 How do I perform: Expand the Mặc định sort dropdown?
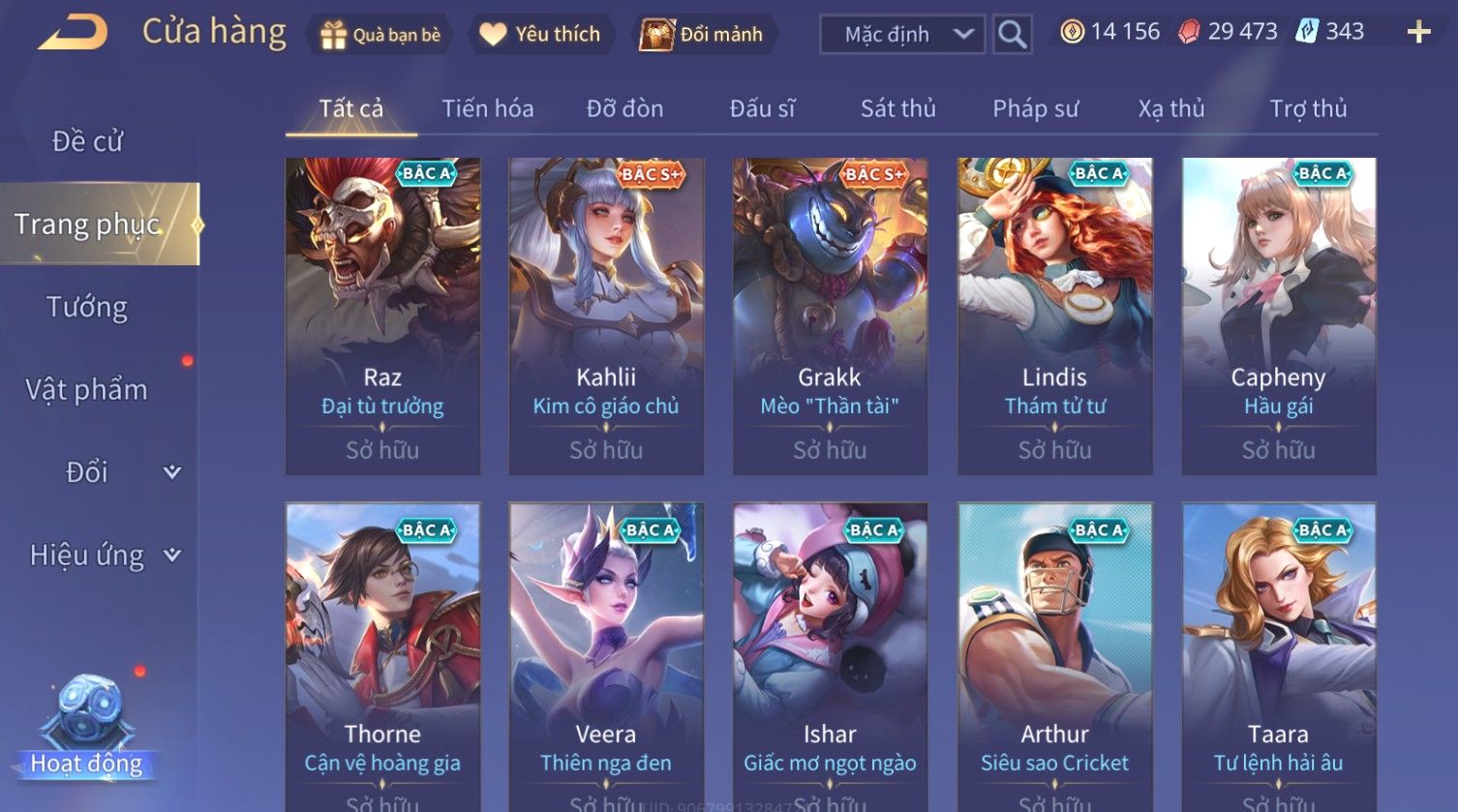901,35
